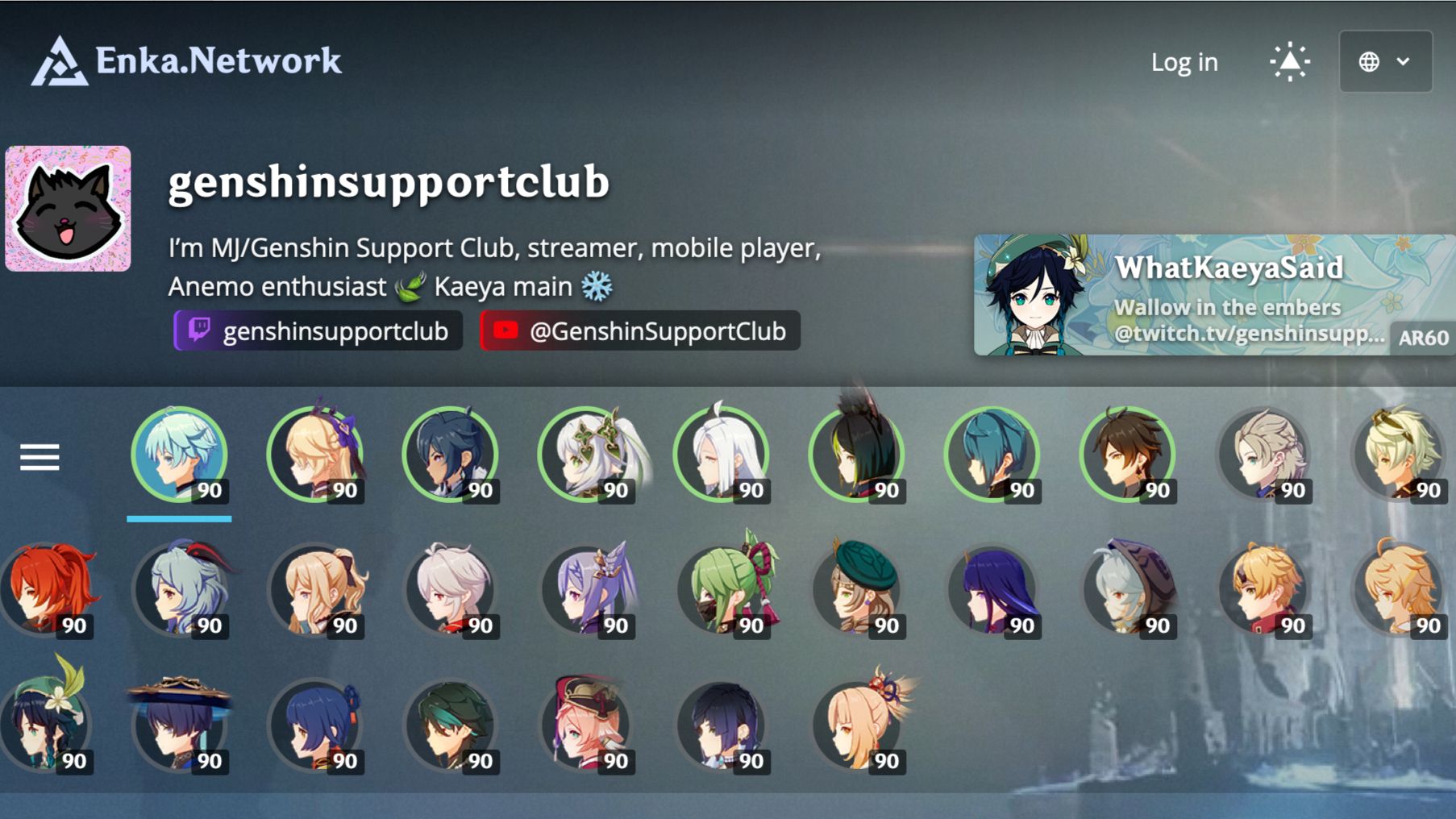The height and width of the screenshot is (819, 1456).
Task: Click the Enka.Network triangle logo
Action: coord(60,60)
